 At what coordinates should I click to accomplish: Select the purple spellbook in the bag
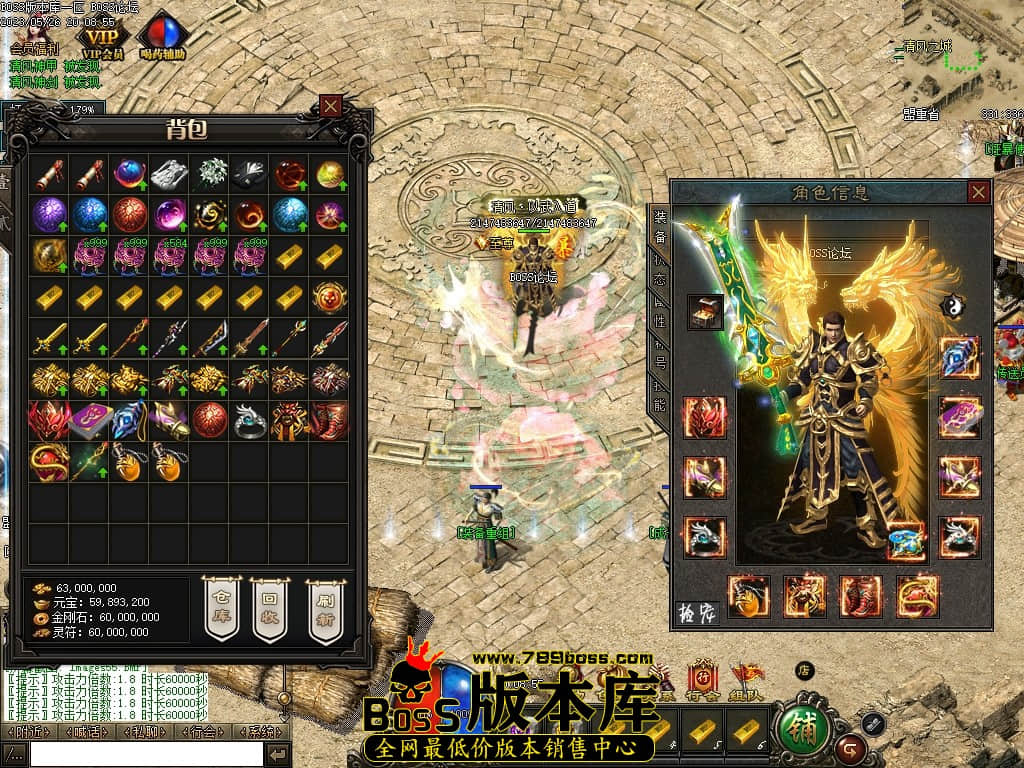89,420
